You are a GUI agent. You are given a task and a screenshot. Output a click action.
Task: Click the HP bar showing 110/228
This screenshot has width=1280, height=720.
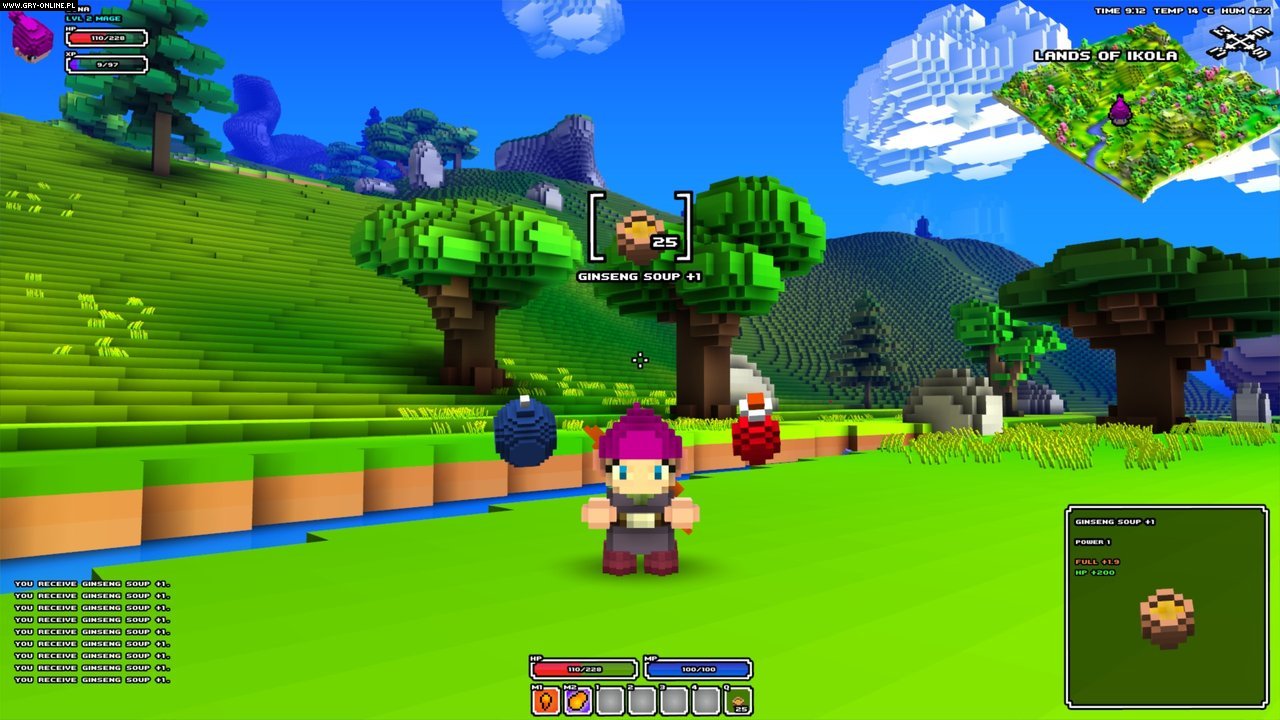[x=106, y=38]
